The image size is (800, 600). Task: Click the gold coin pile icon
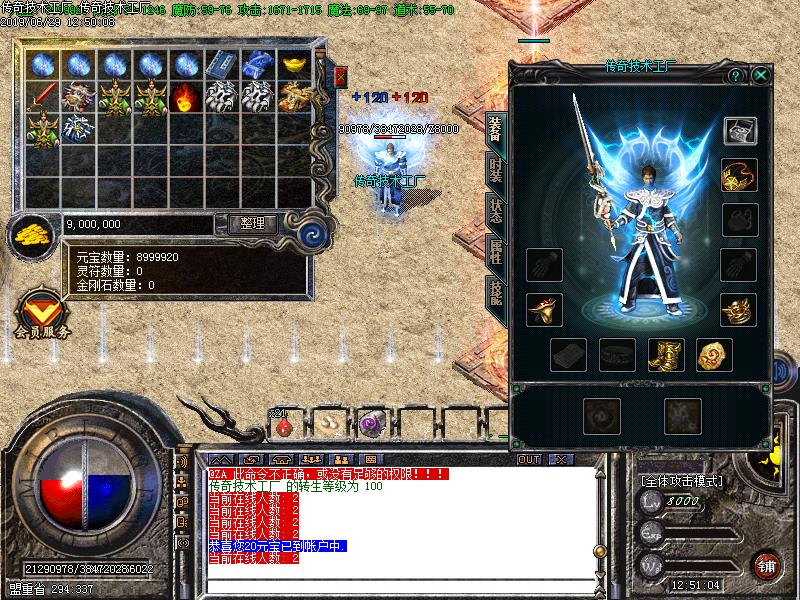32,237
